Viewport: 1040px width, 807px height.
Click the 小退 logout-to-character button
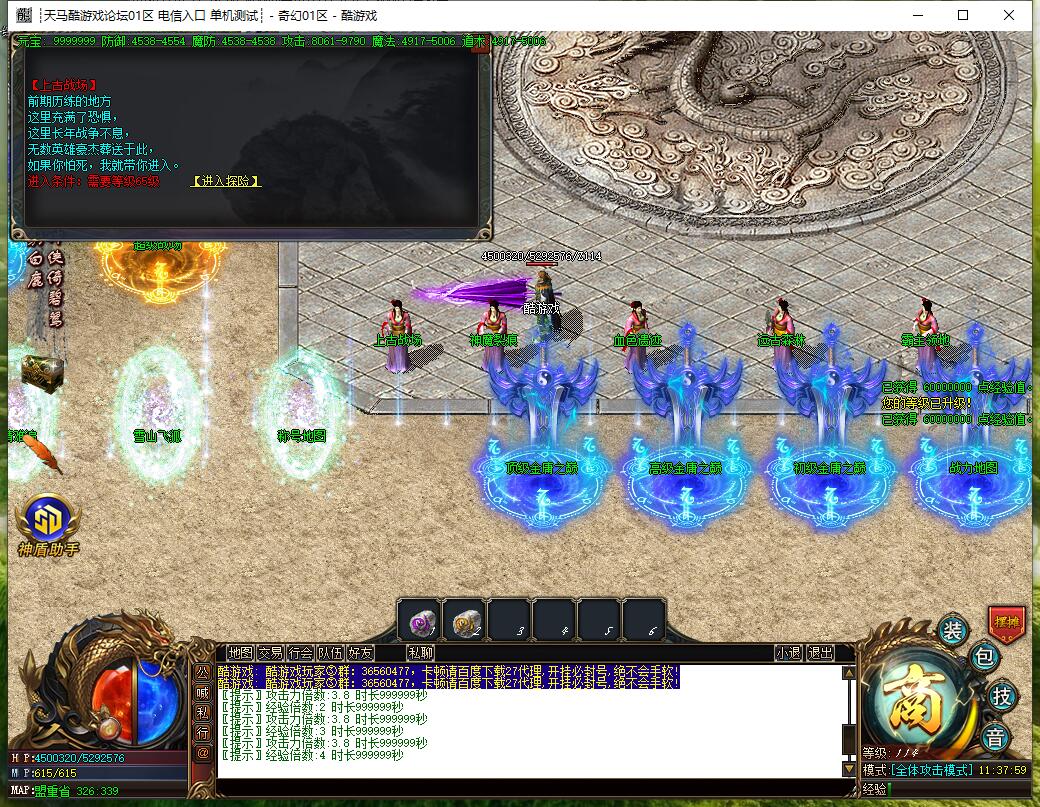[x=788, y=653]
